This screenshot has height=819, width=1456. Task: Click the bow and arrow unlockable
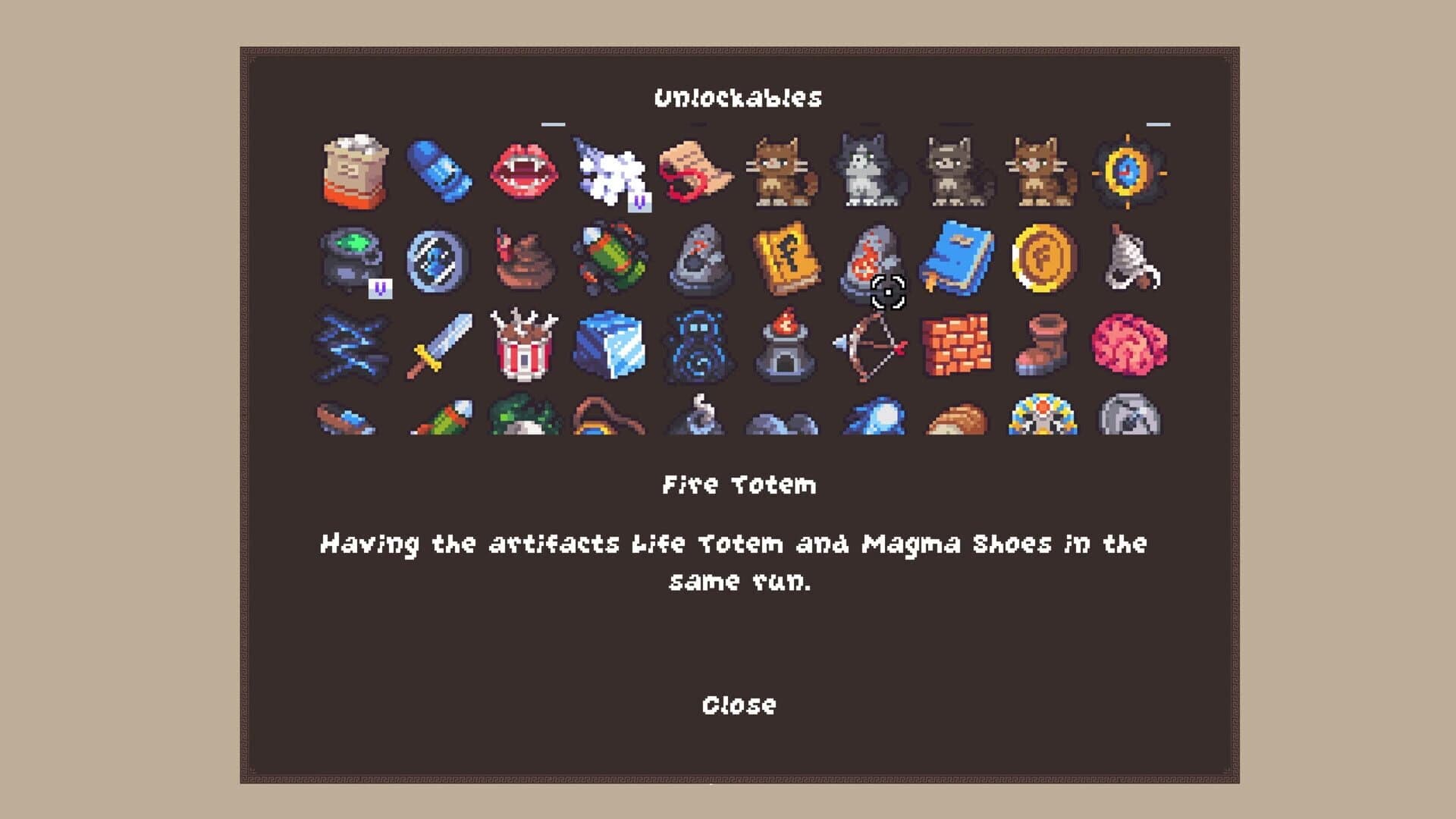(871, 345)
